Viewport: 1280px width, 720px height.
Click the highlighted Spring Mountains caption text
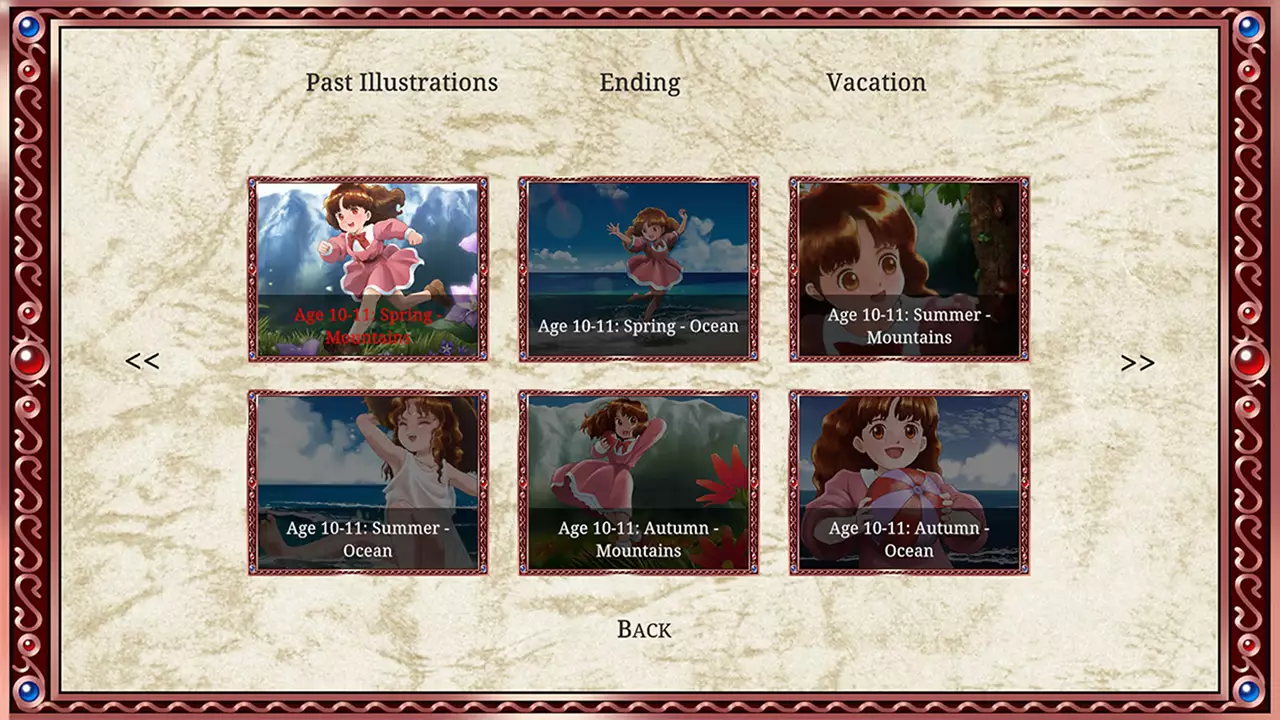[368, 326]
